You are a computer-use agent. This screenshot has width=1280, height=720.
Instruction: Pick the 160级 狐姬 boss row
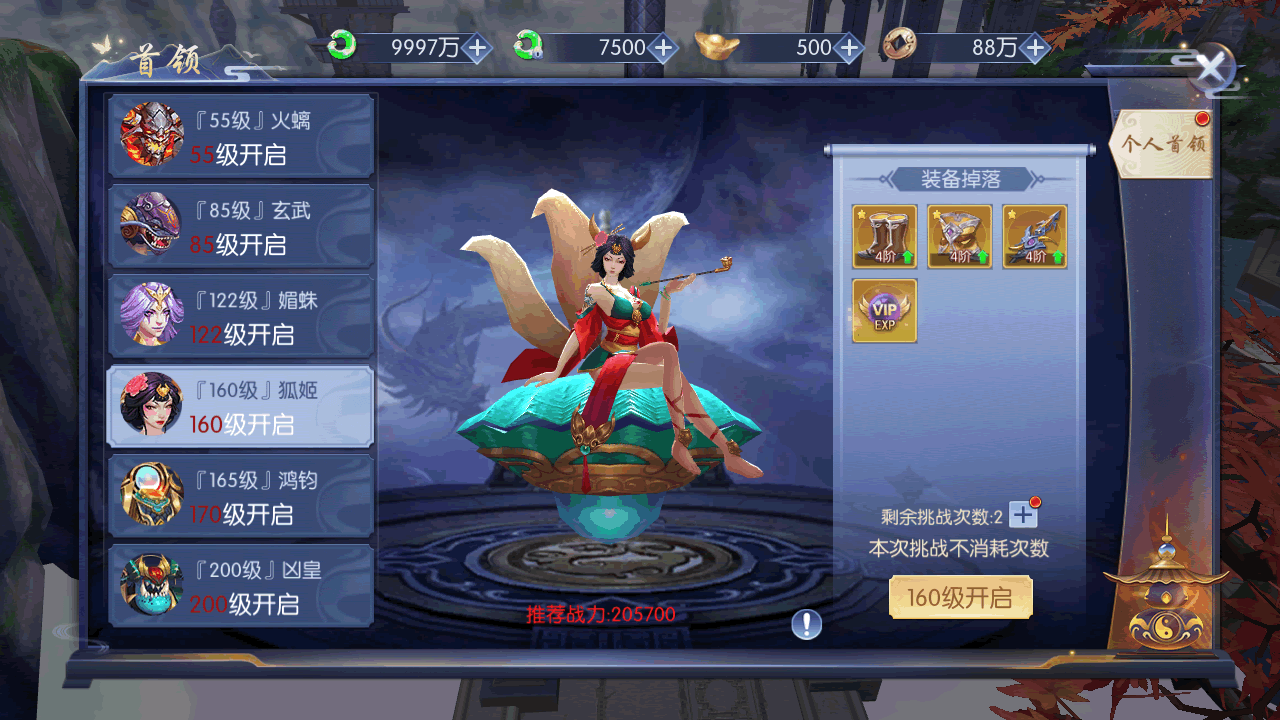pyautogui.click(x=241, y=406)
